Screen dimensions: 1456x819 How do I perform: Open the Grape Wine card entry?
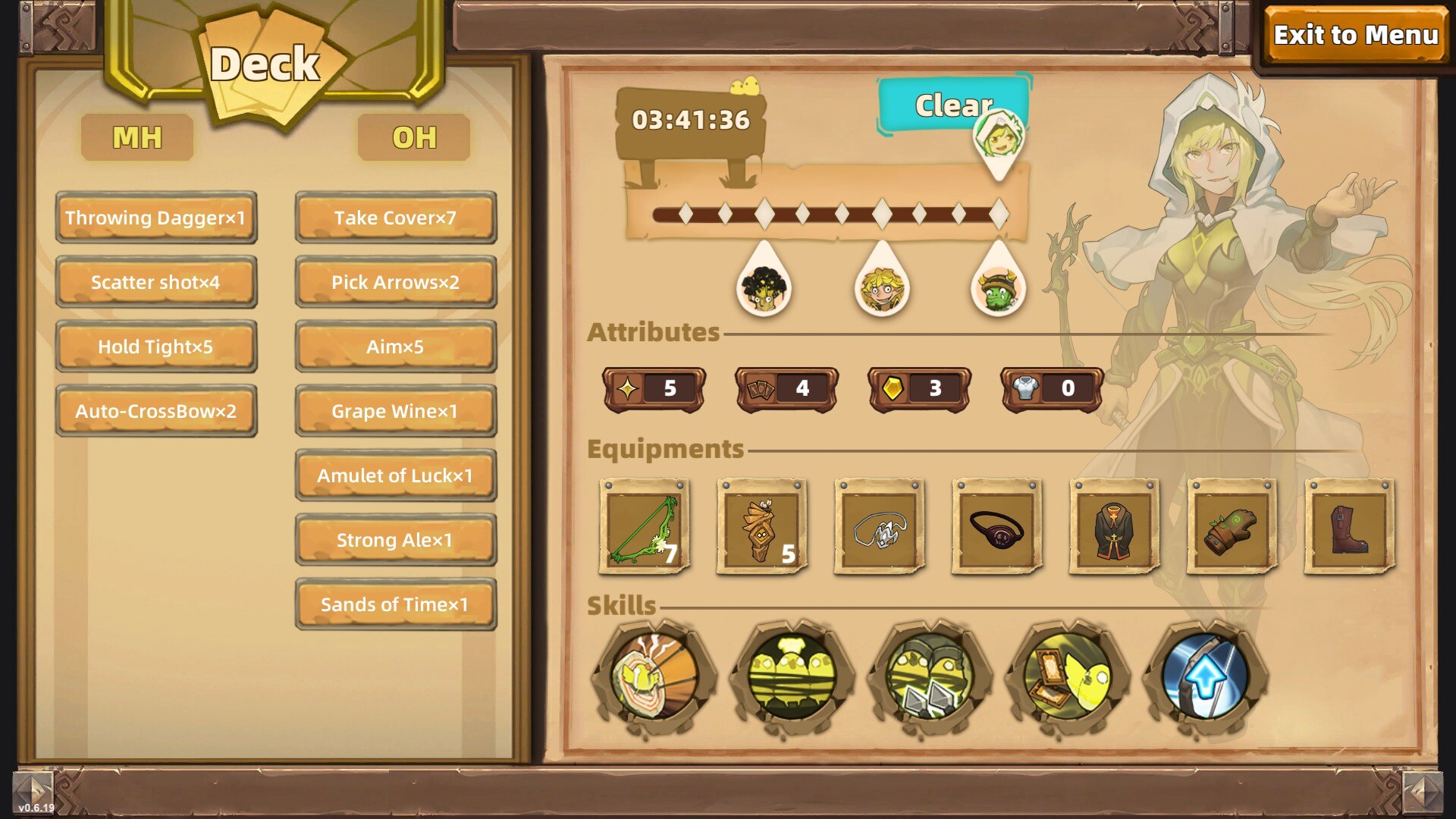point(395,411)
